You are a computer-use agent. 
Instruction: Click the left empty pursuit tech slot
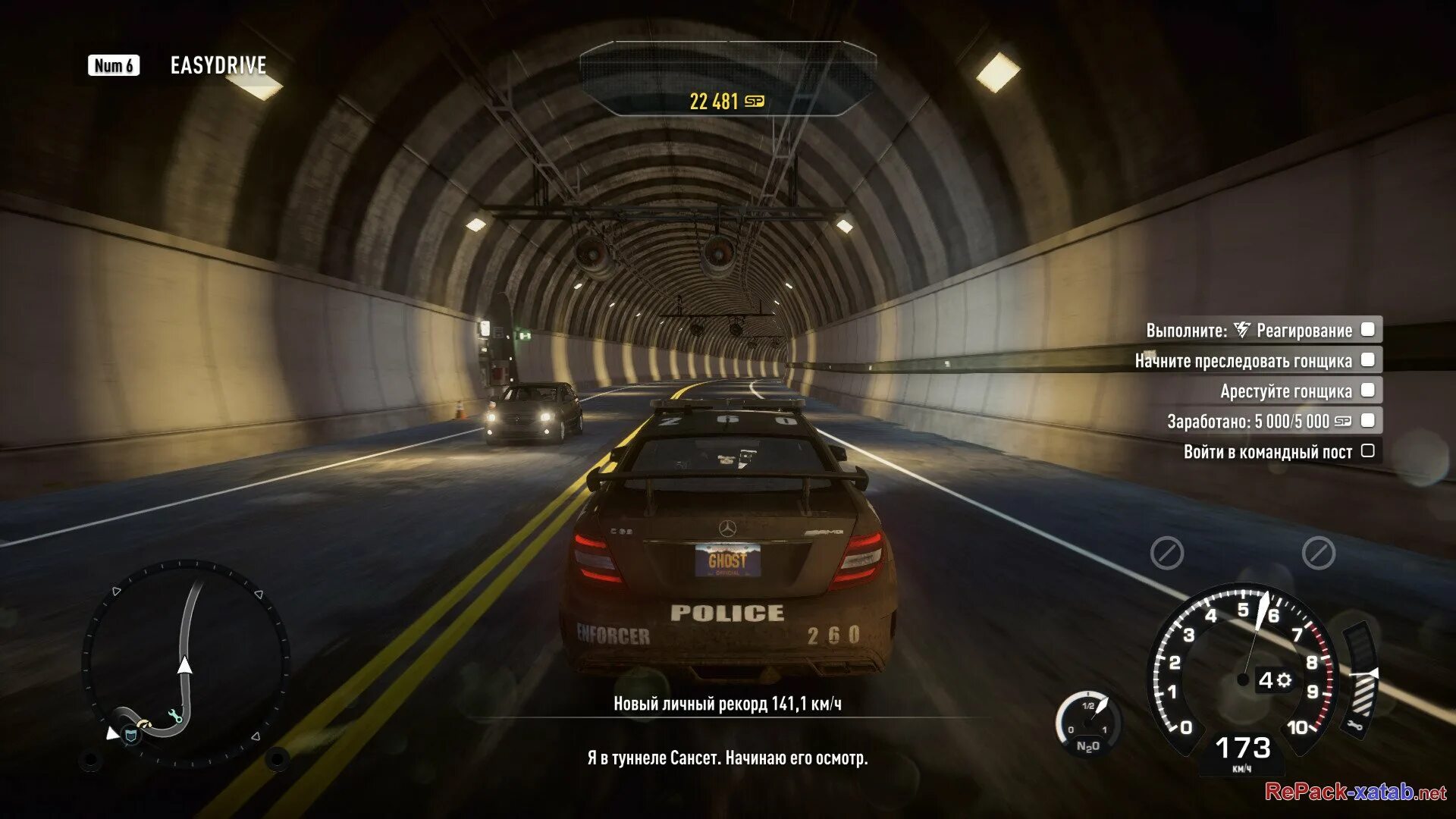tap(1166, 553)
